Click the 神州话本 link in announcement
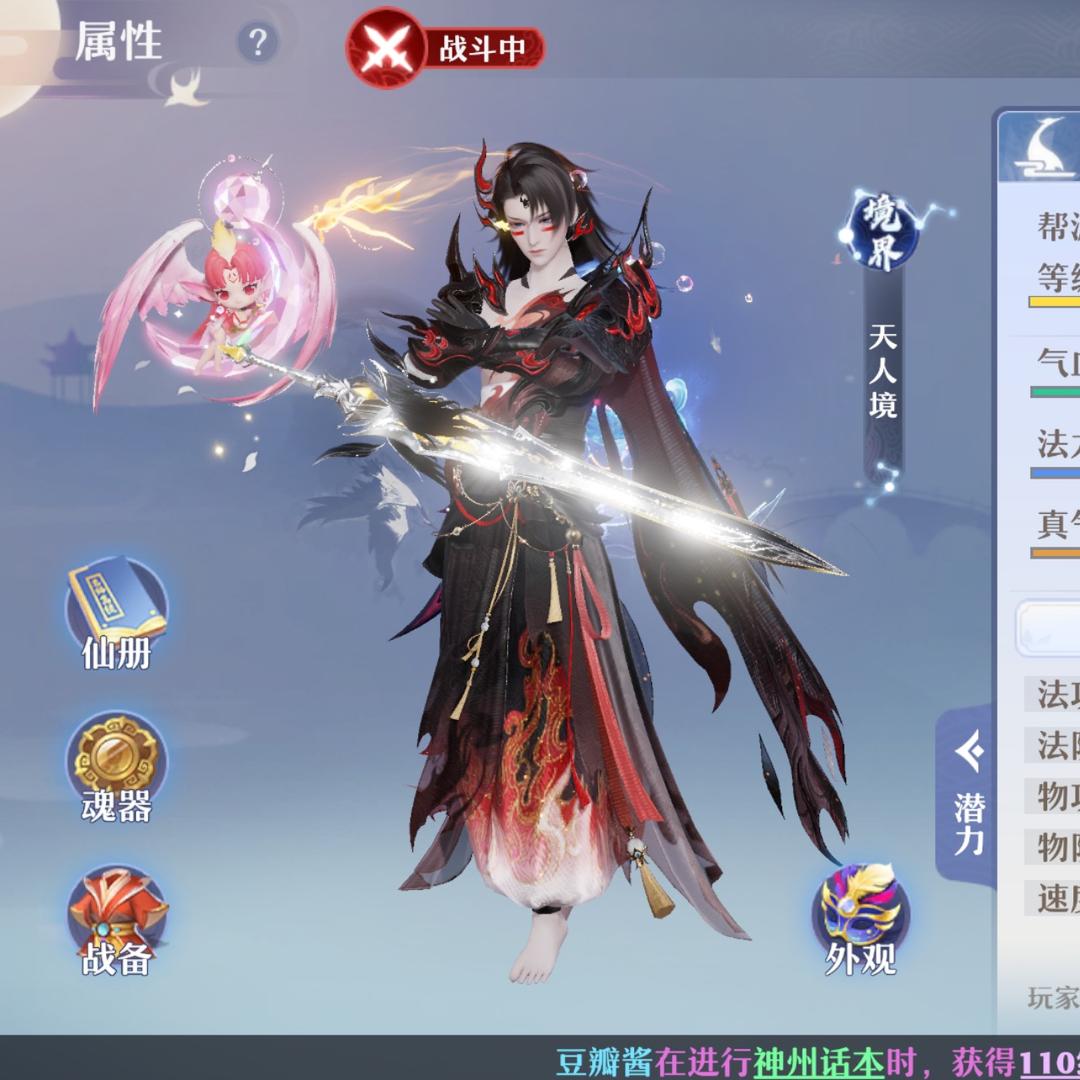The image size is (1080, 1080). point(819,1062)
